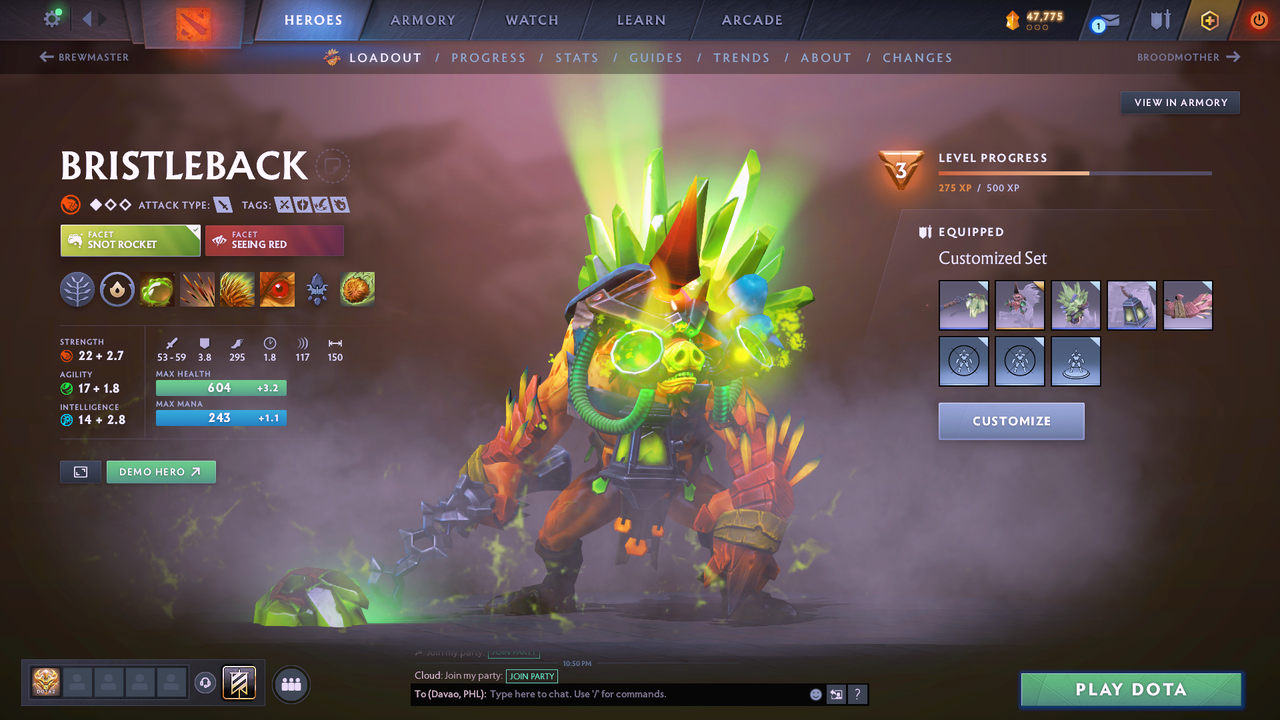Open the chat options icon beside emoticon button

tap(836, 694)
